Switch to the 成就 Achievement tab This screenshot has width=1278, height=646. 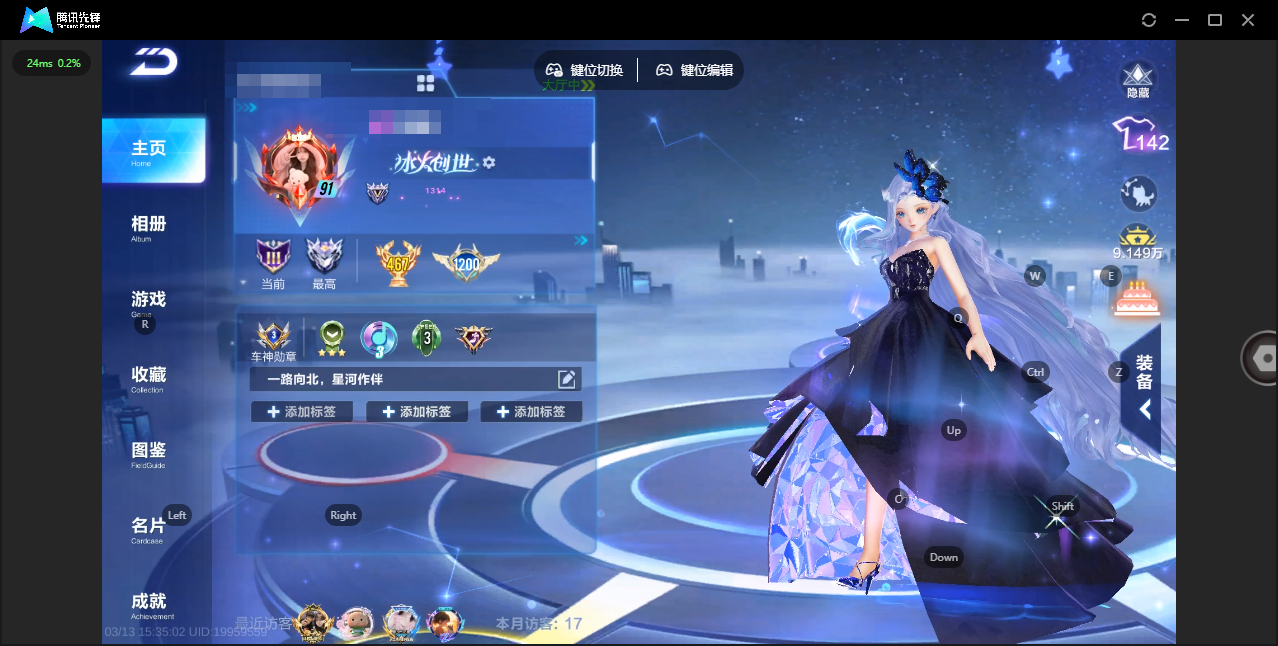click(x=149, y=603)
